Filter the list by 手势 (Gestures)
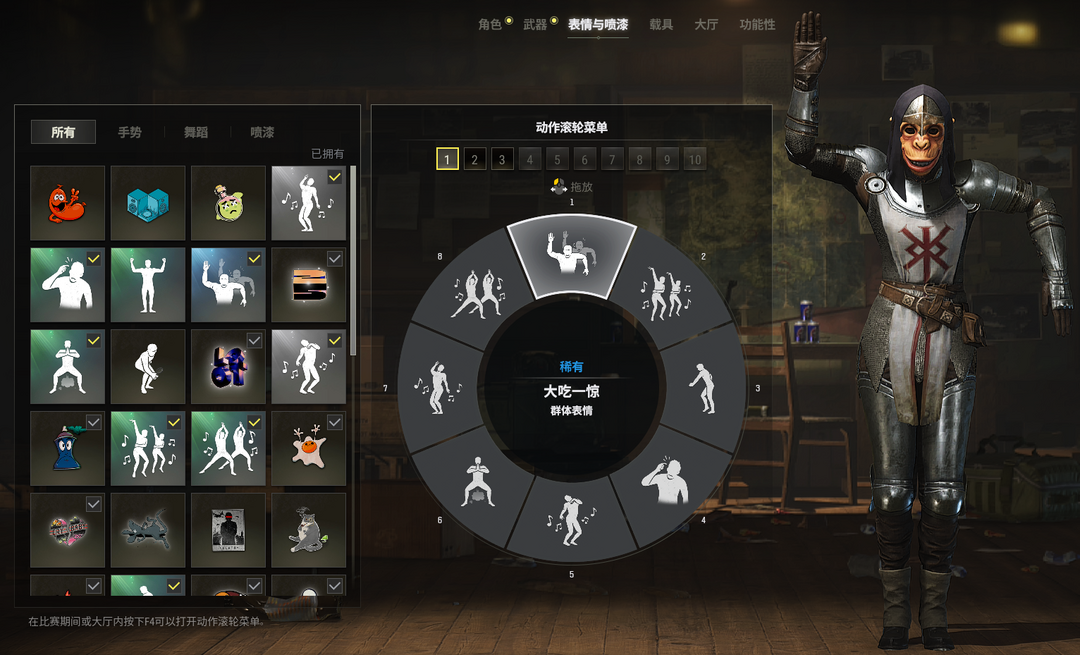The image size is (1080, 655). click(x=129, y=132)
